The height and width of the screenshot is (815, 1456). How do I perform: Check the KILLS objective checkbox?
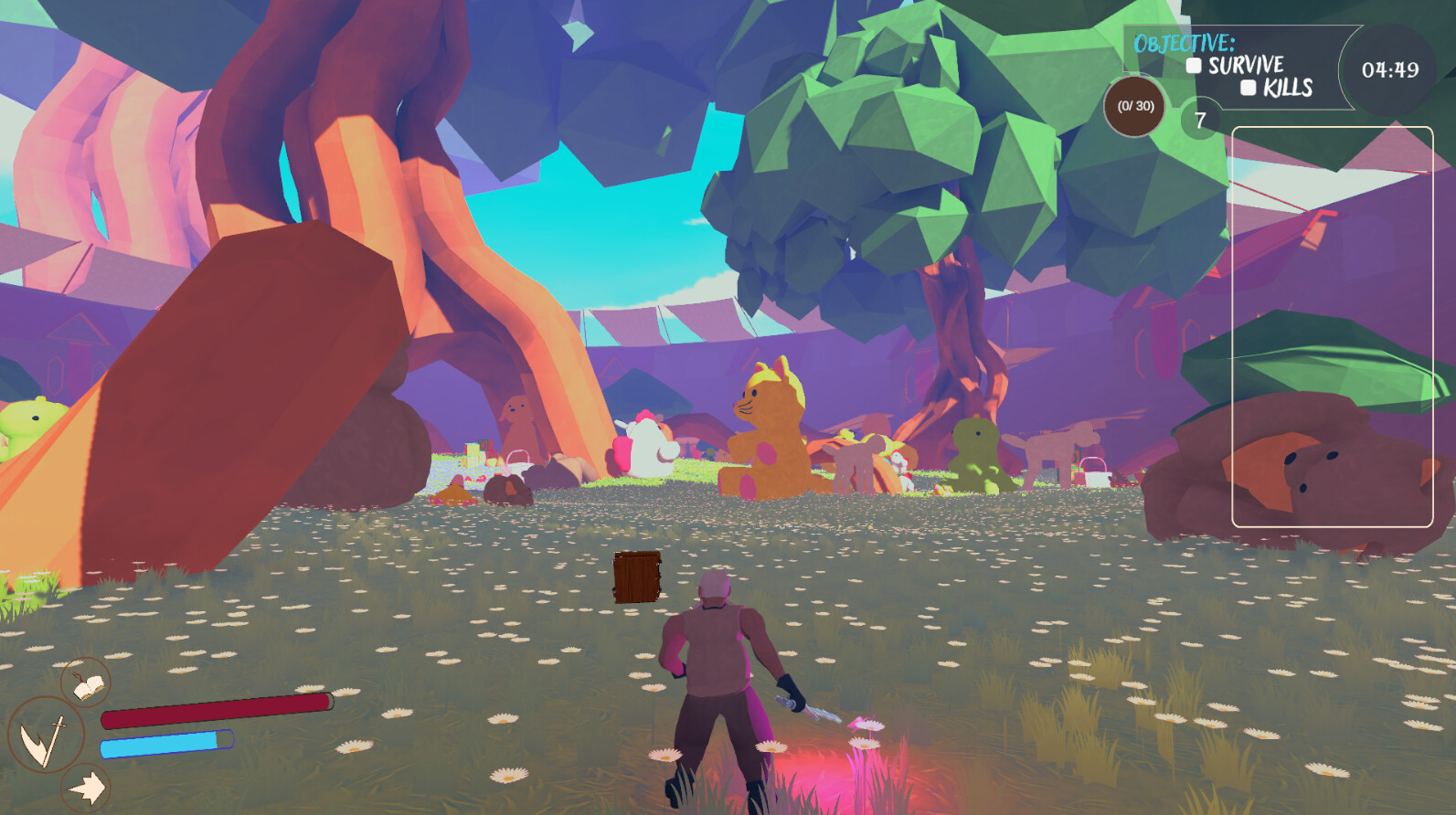(1249, 88)
